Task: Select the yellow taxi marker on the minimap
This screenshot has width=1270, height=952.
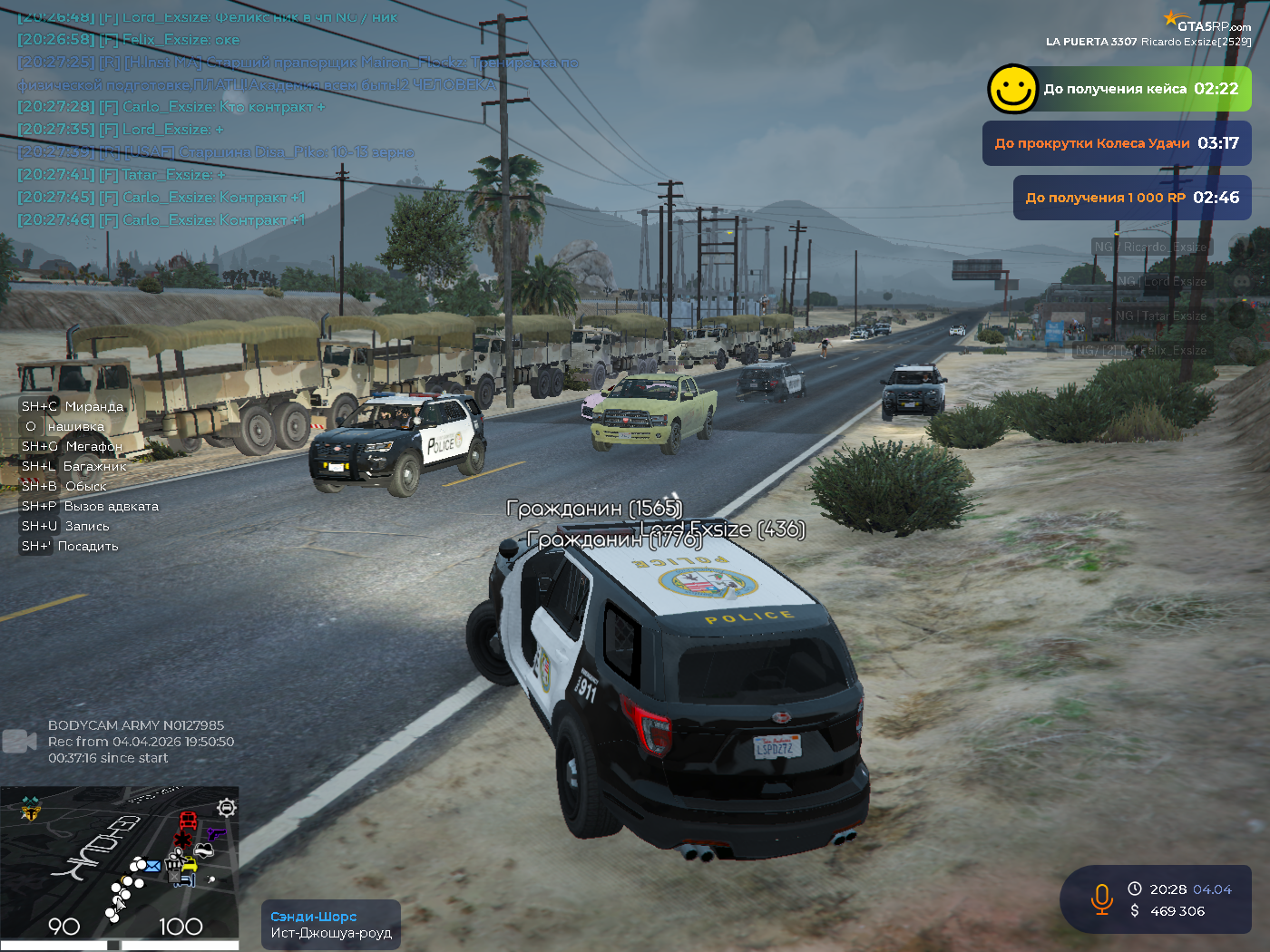Action: click(189, 865)
